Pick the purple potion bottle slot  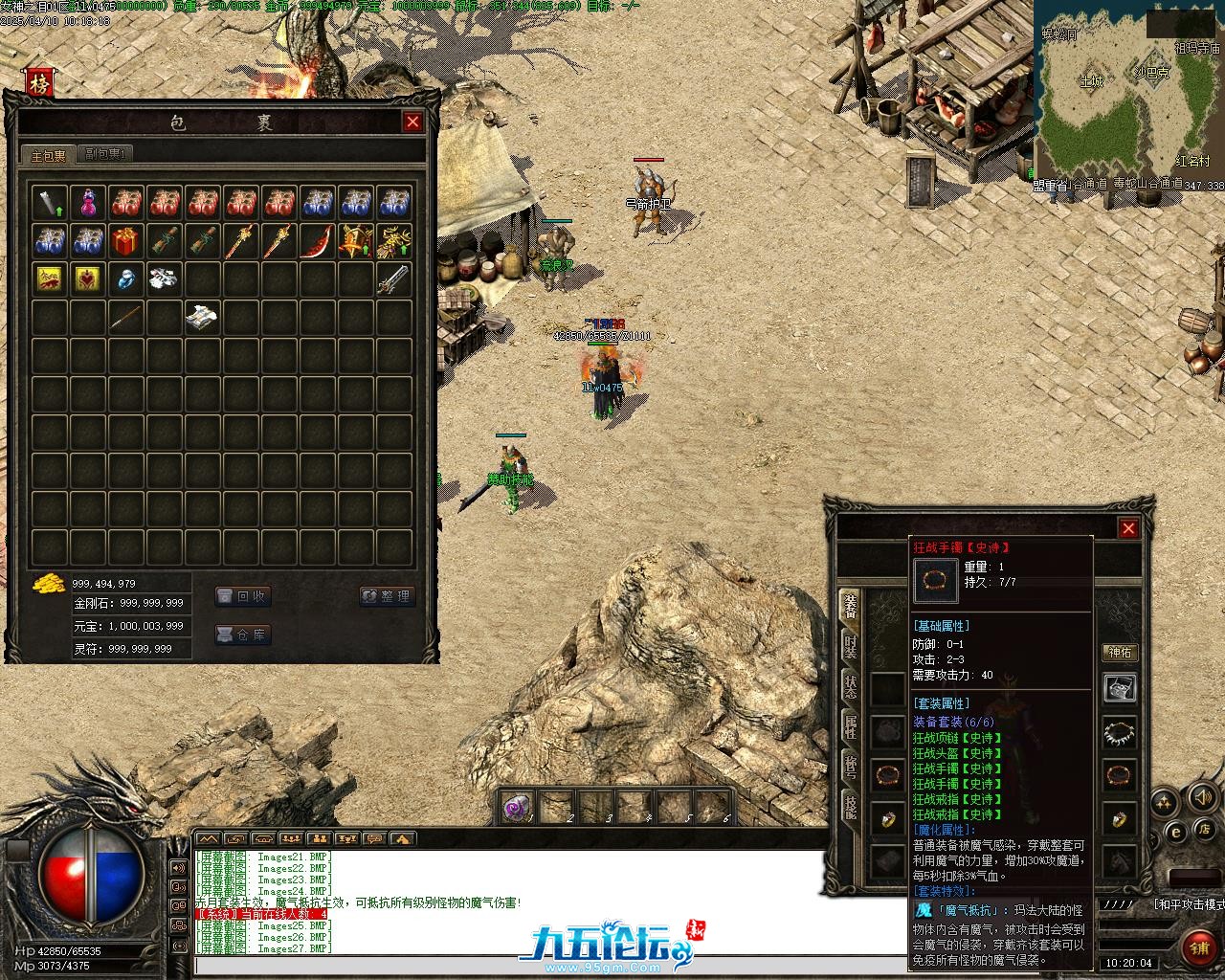click(88, 203)
